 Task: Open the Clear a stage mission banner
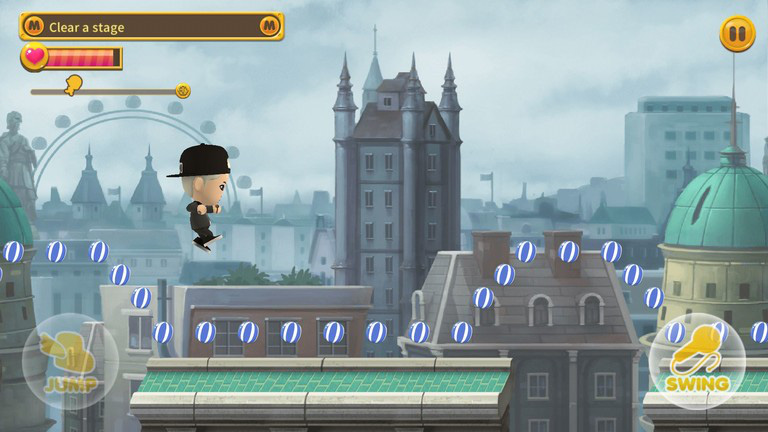[x=151, y=27]
